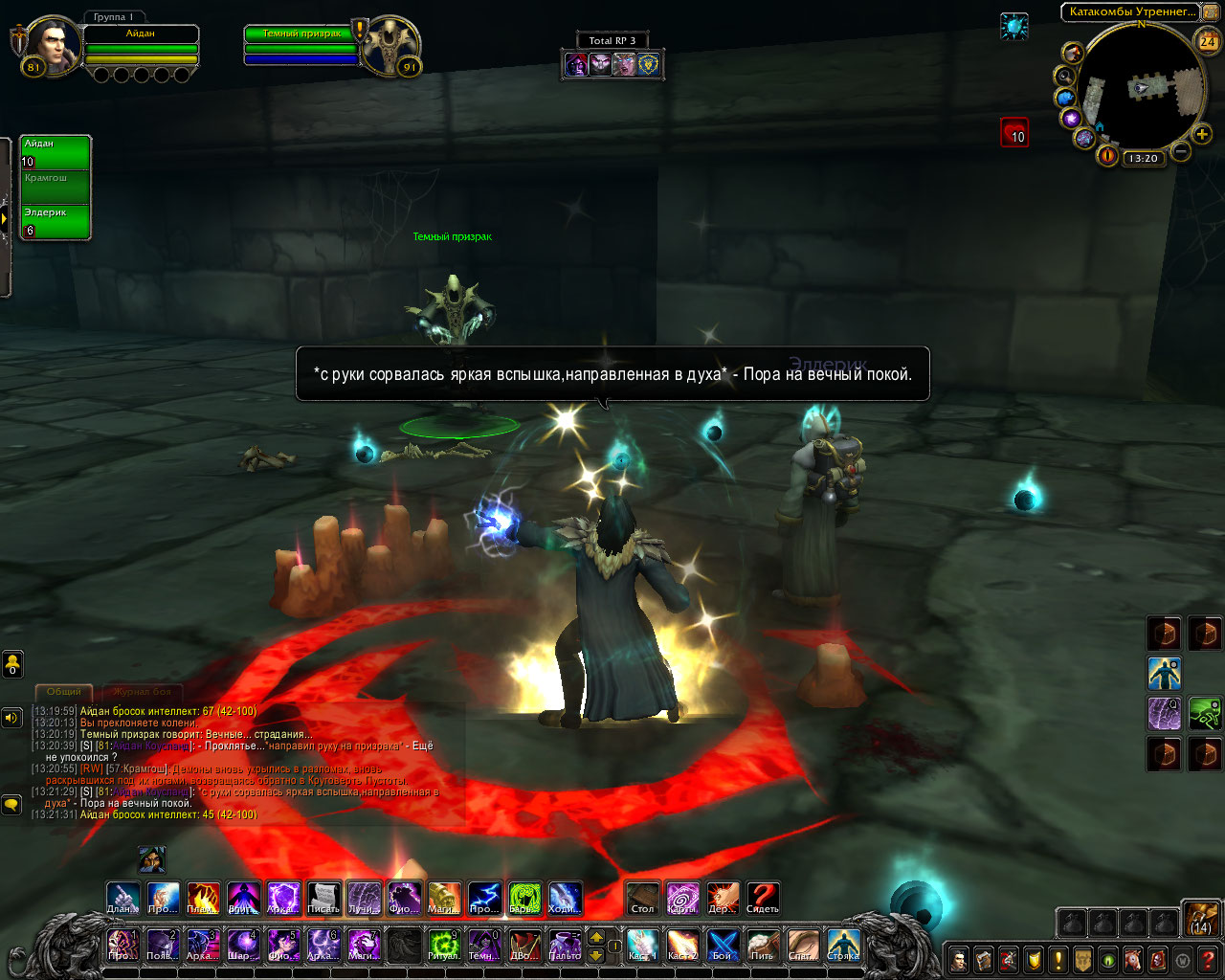Switch to the Общий chat tab
The width and height of the screenshot is (1225, 980).
click(x=64, y=691)
